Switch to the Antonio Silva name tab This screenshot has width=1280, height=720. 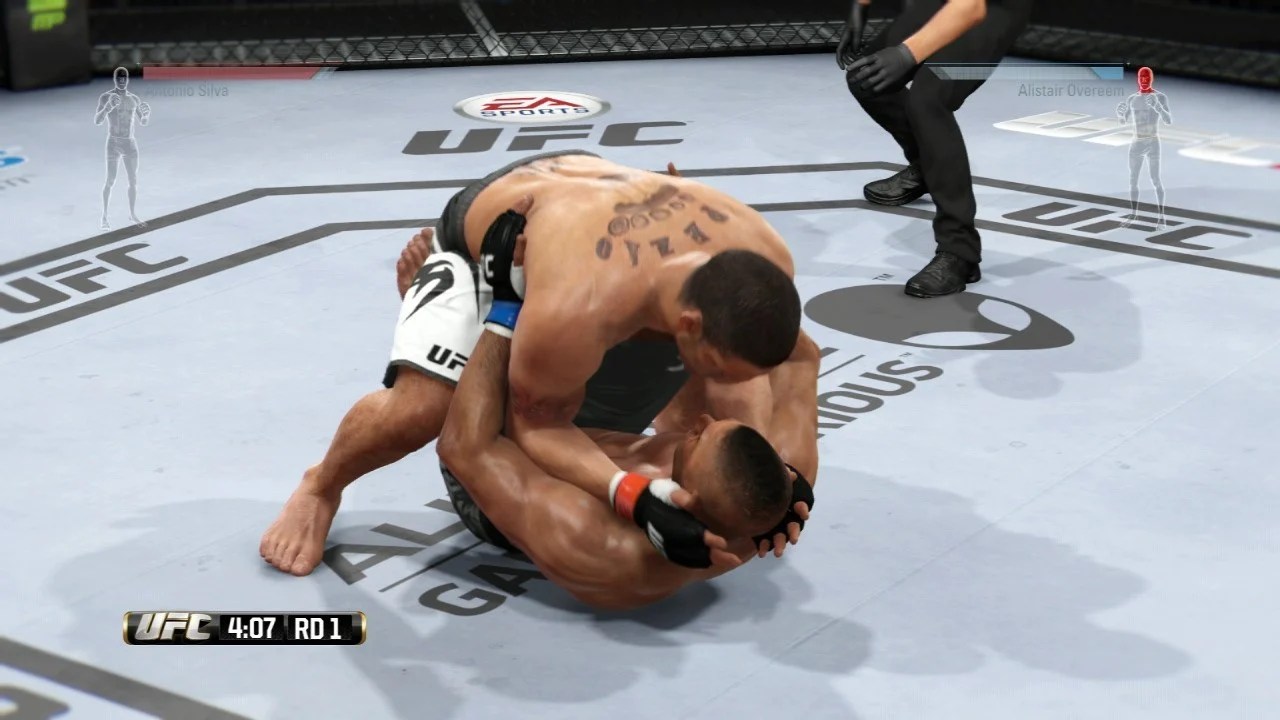187,89
